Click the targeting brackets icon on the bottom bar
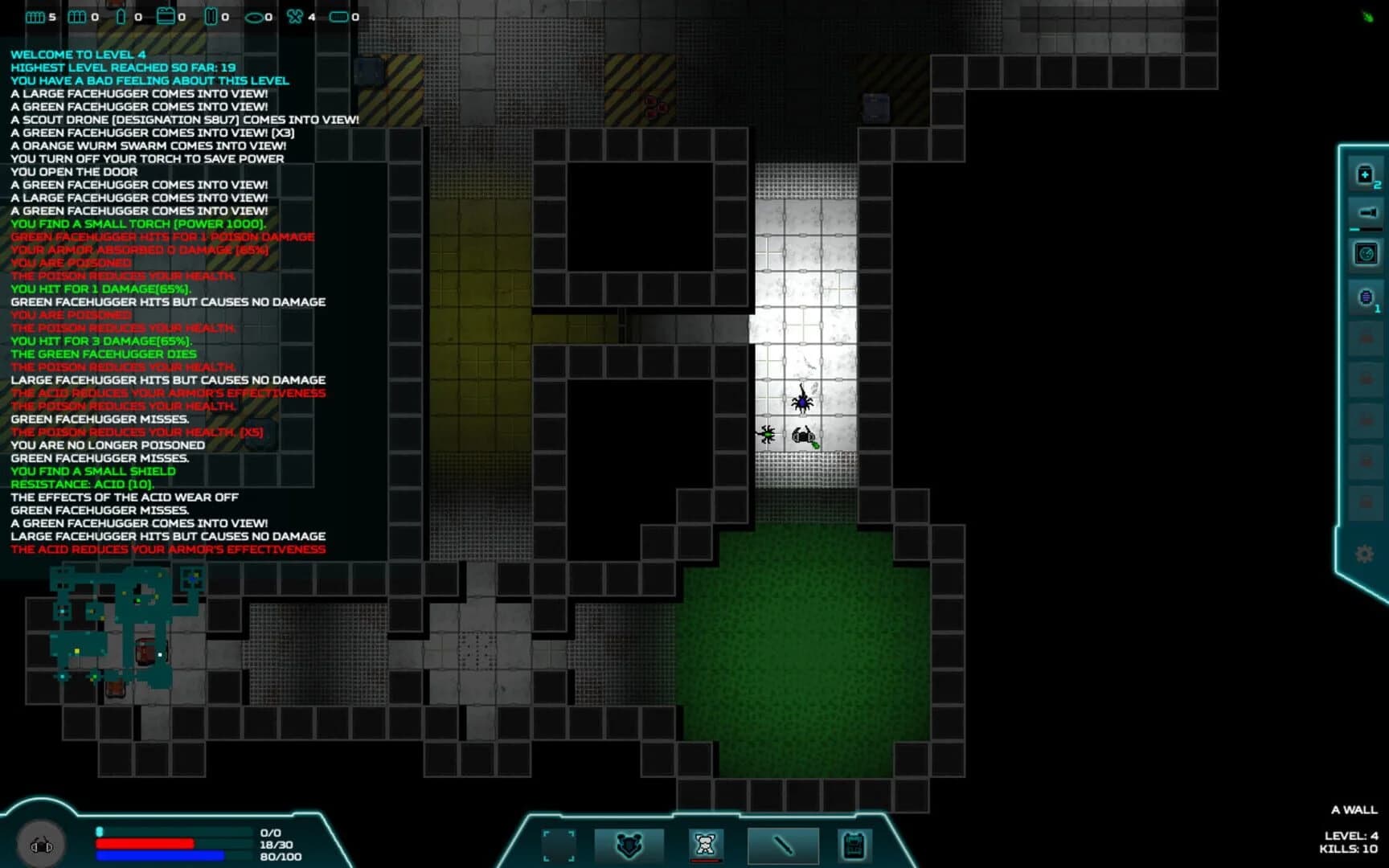Viewport: 1389px width, 868px height. coord(559,845)
